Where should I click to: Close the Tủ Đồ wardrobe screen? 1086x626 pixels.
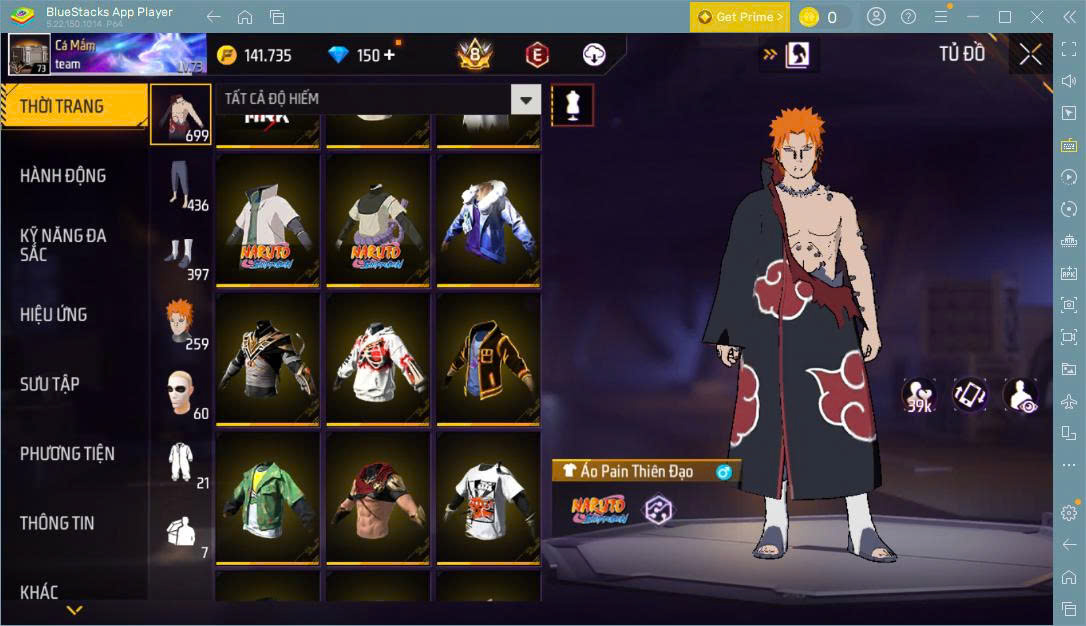1030,55
